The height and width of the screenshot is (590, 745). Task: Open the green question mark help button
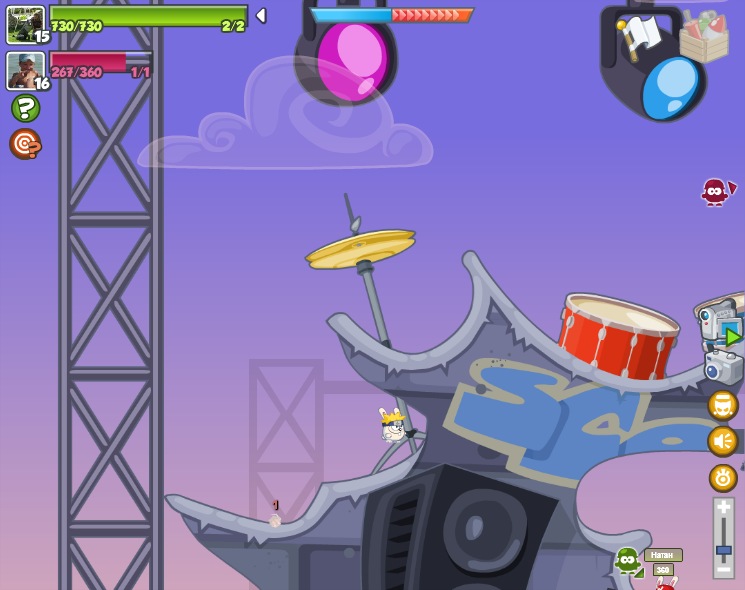click(25, 108)
